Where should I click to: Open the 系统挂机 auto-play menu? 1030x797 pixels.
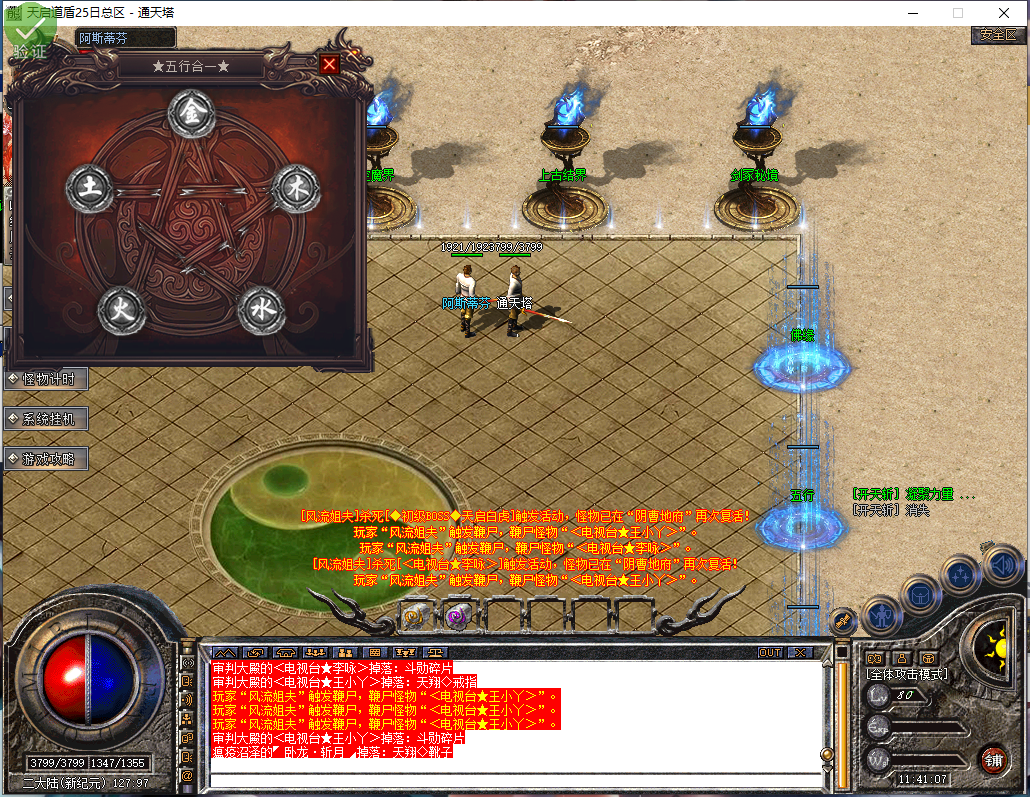[x=48, y=419]
